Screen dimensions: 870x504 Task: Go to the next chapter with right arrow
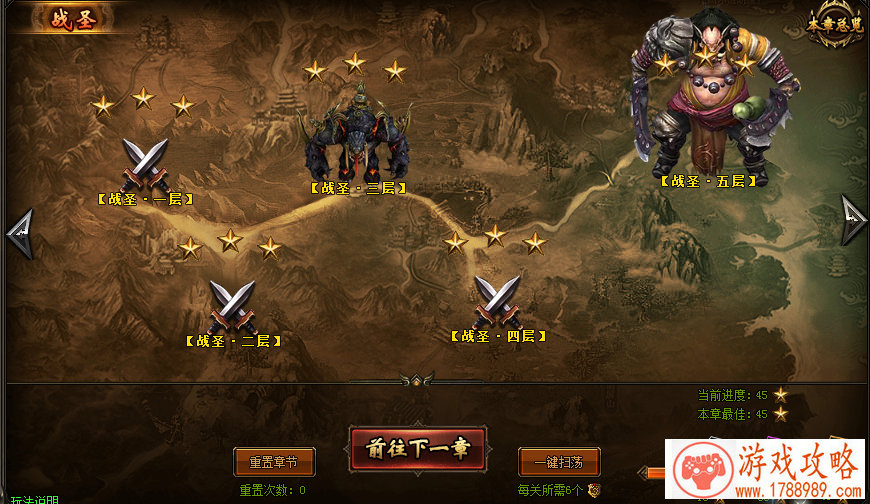852,220
